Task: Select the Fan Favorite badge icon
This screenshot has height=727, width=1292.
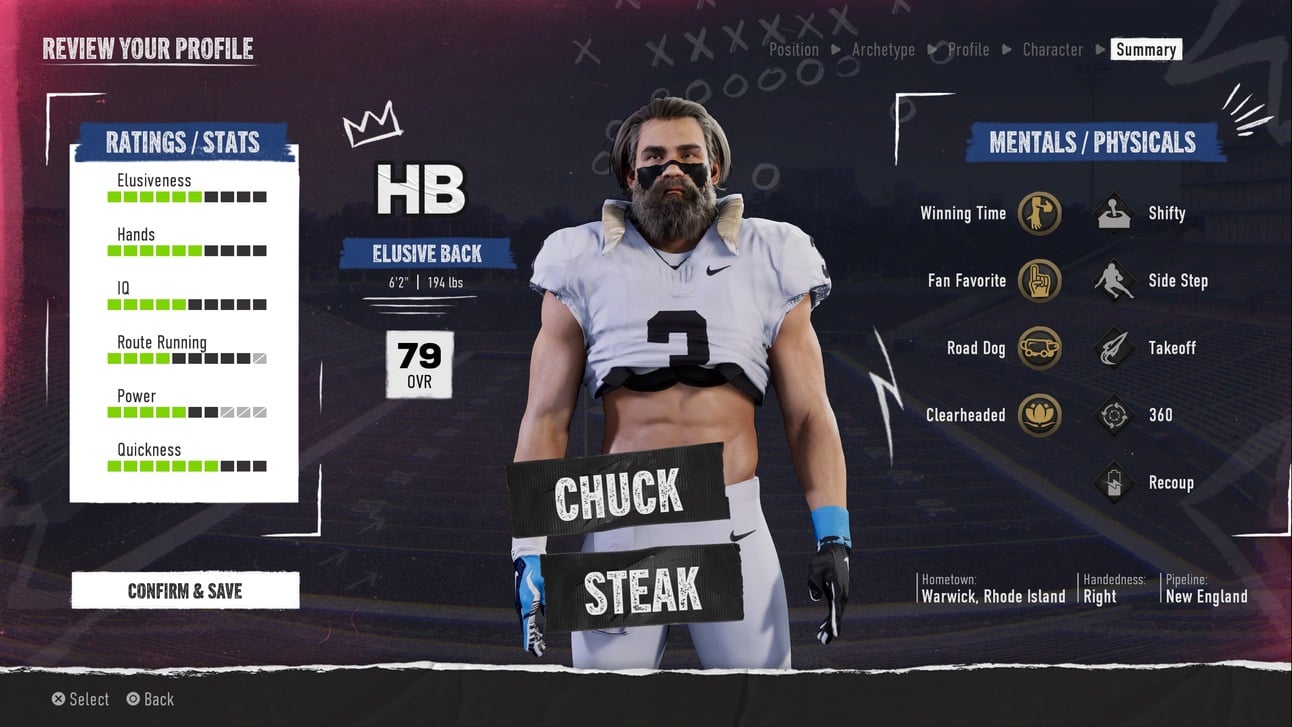Action: pyautogui.click(x=1039, y=281)
